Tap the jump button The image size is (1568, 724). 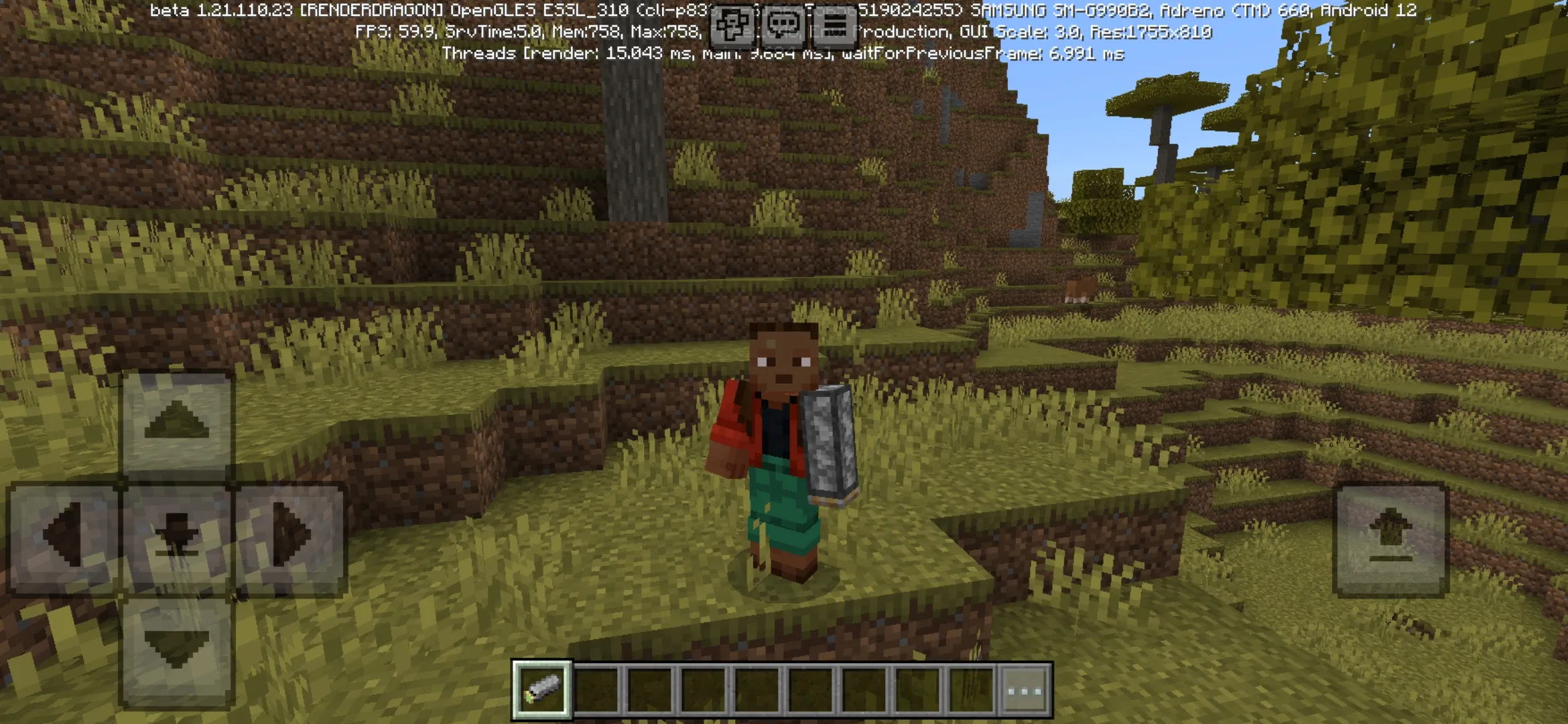point(1391,539)
